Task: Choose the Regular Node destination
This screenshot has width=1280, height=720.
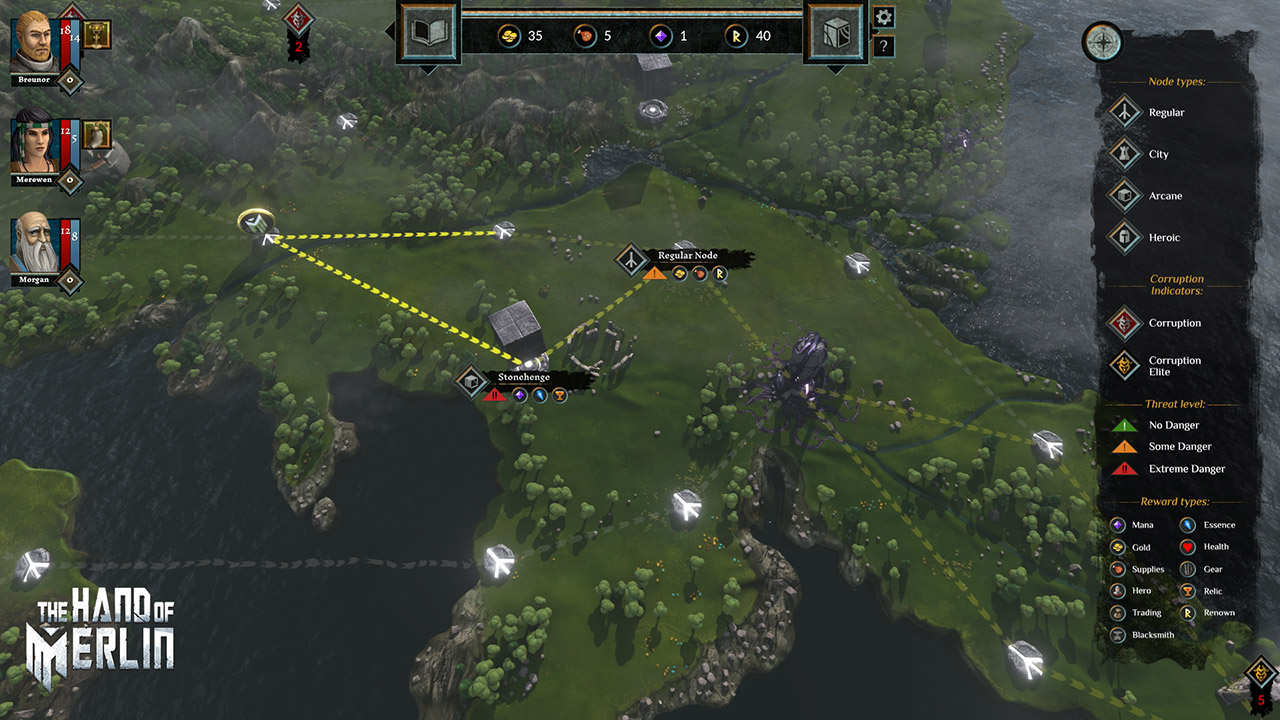Action: click(x=631, y=260)
